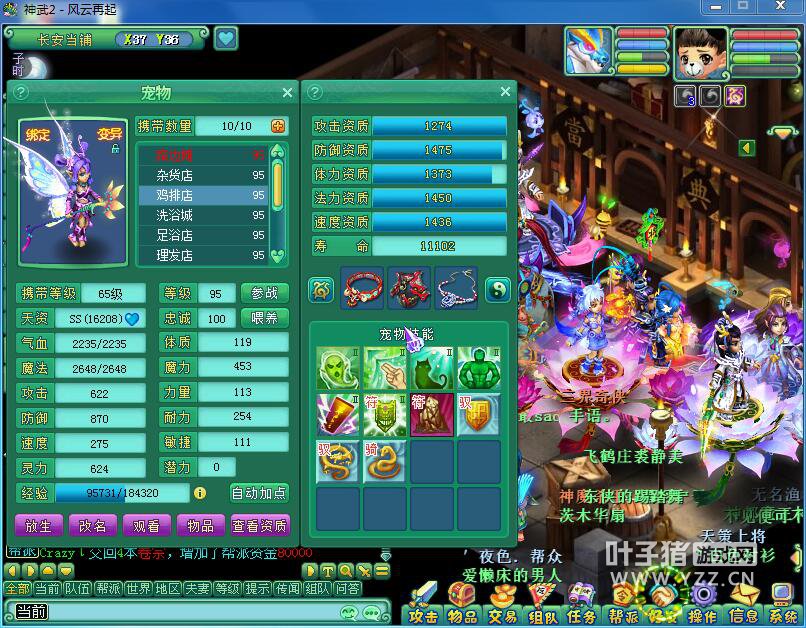This screenshot has width=806, height=628.
Task: Switch chat to the 世界 world channel
Action: click(139, 589)
